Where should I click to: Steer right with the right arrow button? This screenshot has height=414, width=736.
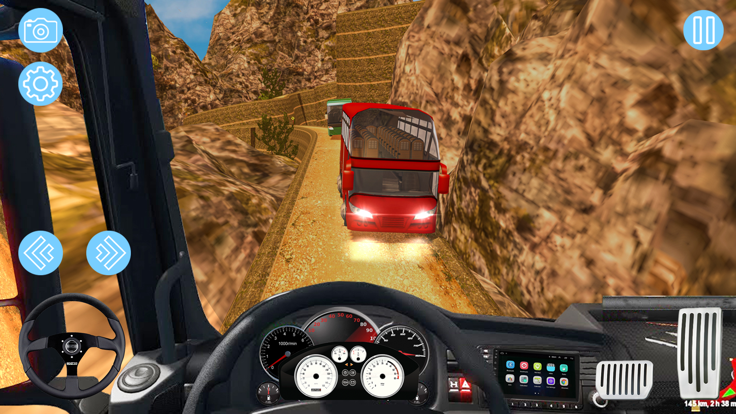108,253
